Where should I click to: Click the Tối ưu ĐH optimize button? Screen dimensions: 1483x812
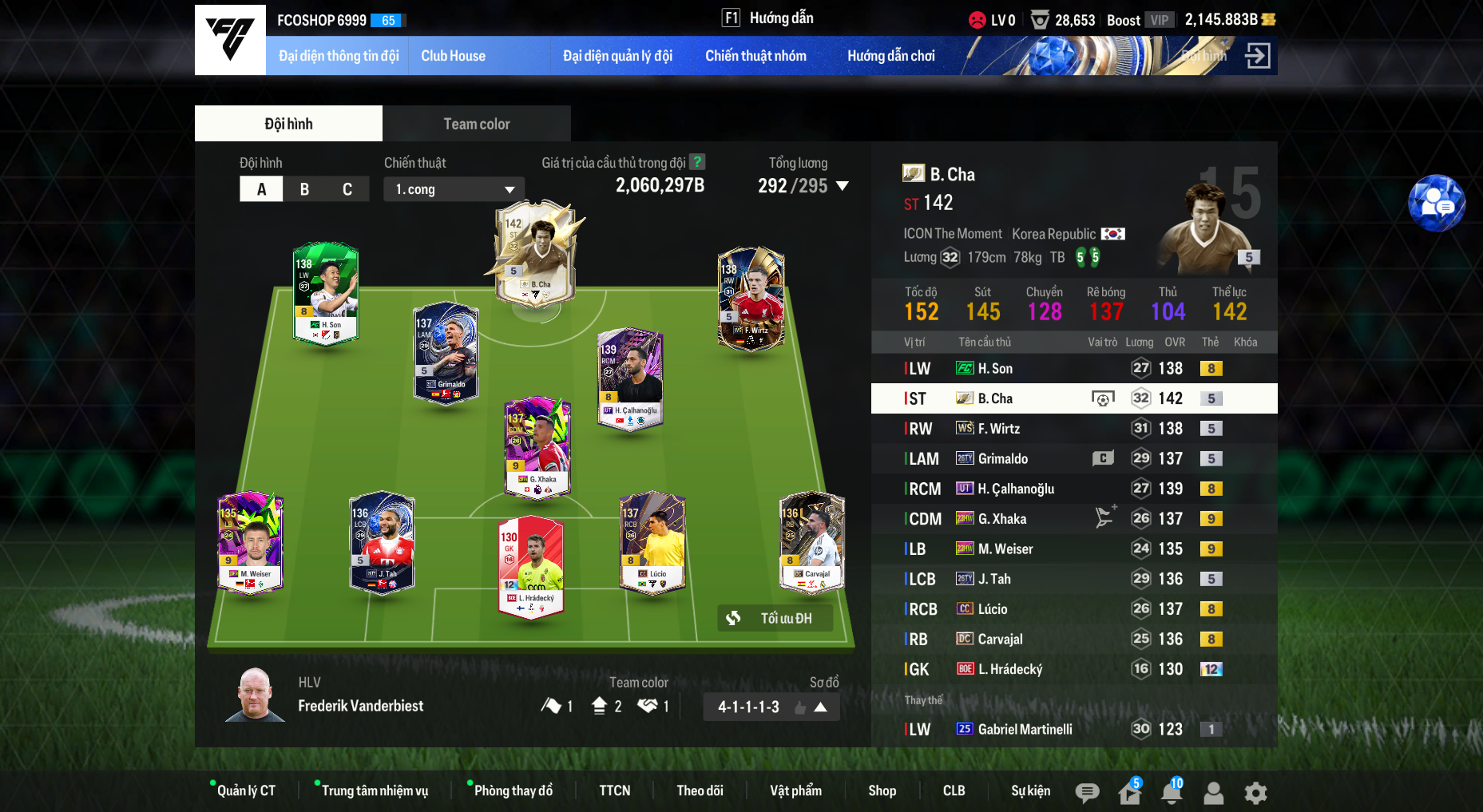pos(775,618)
